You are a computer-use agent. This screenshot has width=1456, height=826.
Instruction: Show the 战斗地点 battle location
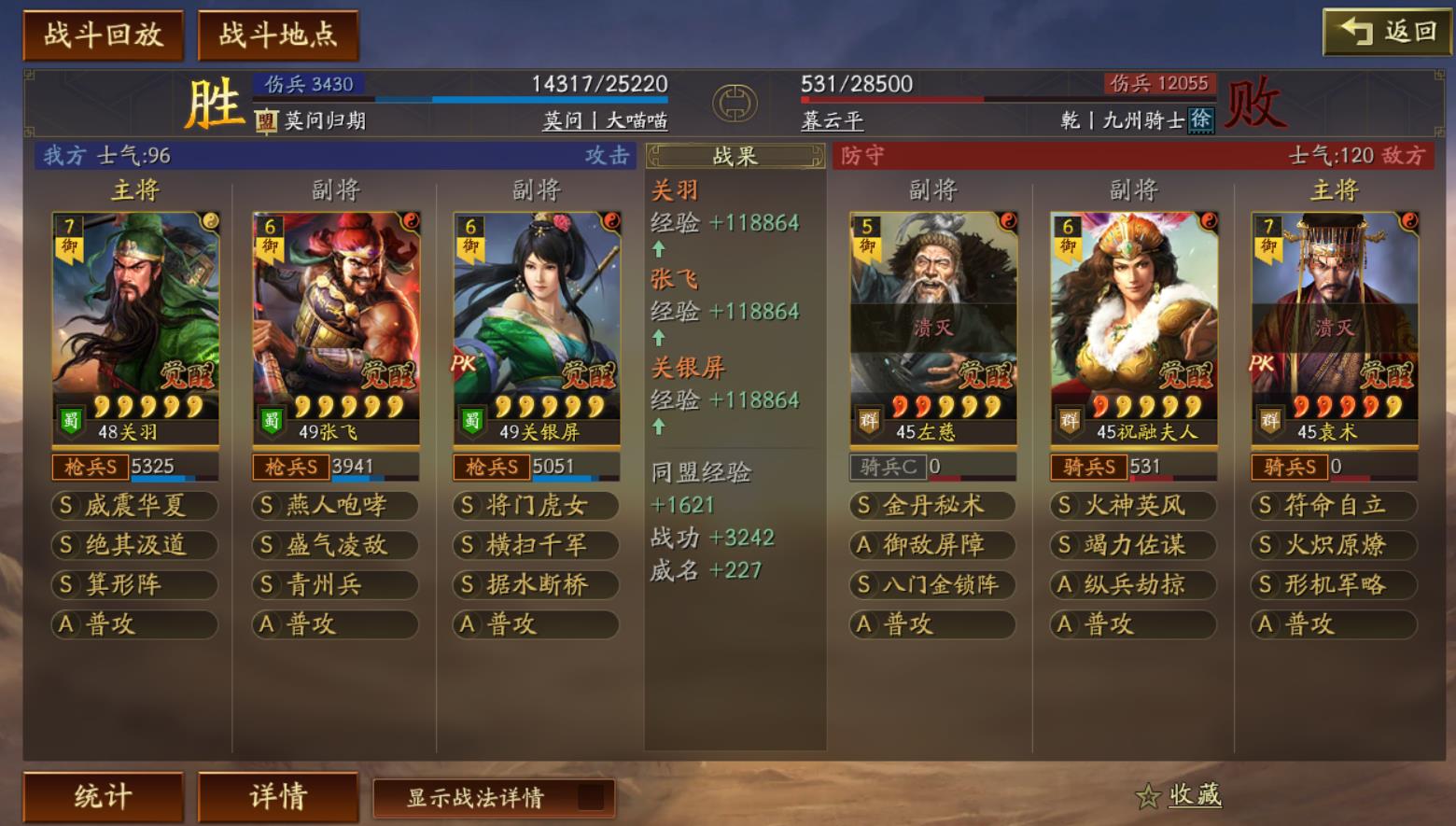(x=277, y=35)
